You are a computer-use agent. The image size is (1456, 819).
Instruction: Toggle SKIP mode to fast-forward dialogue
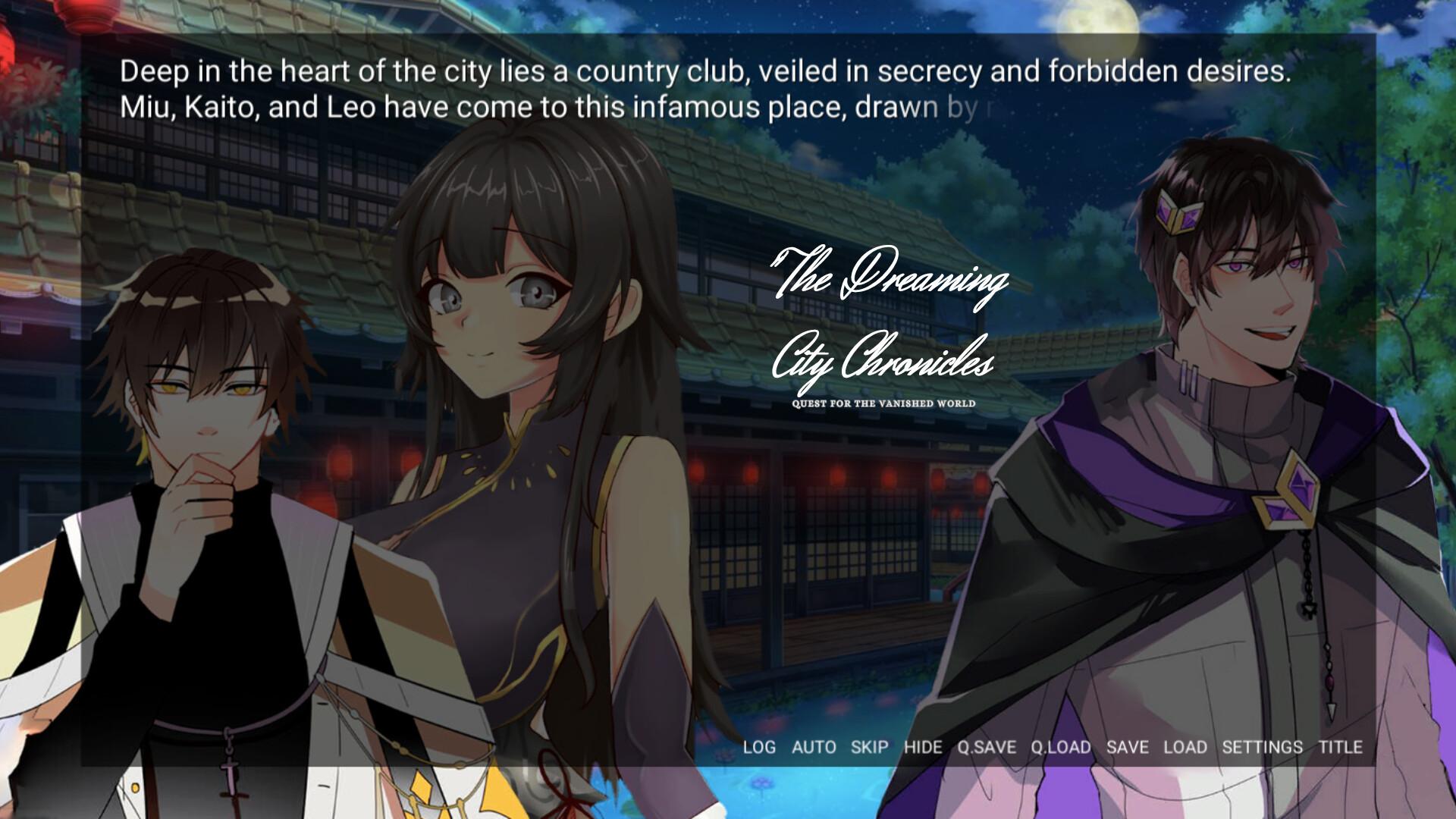pos(869,747)
